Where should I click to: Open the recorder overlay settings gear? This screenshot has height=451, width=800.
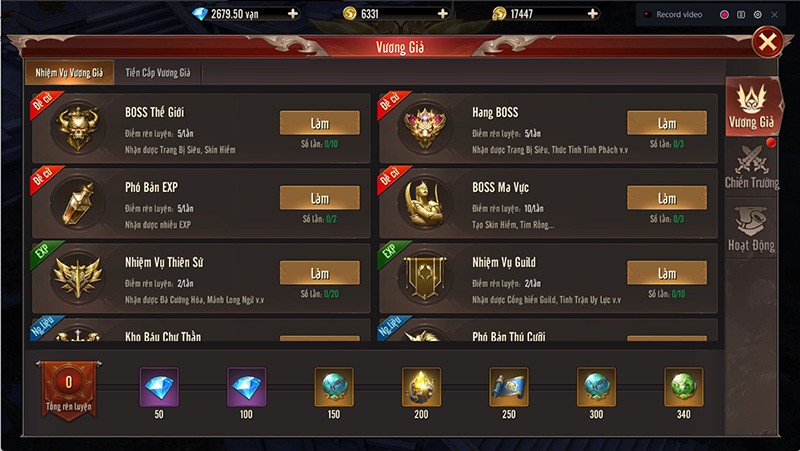pyautogui.click(x=757, y=15)
